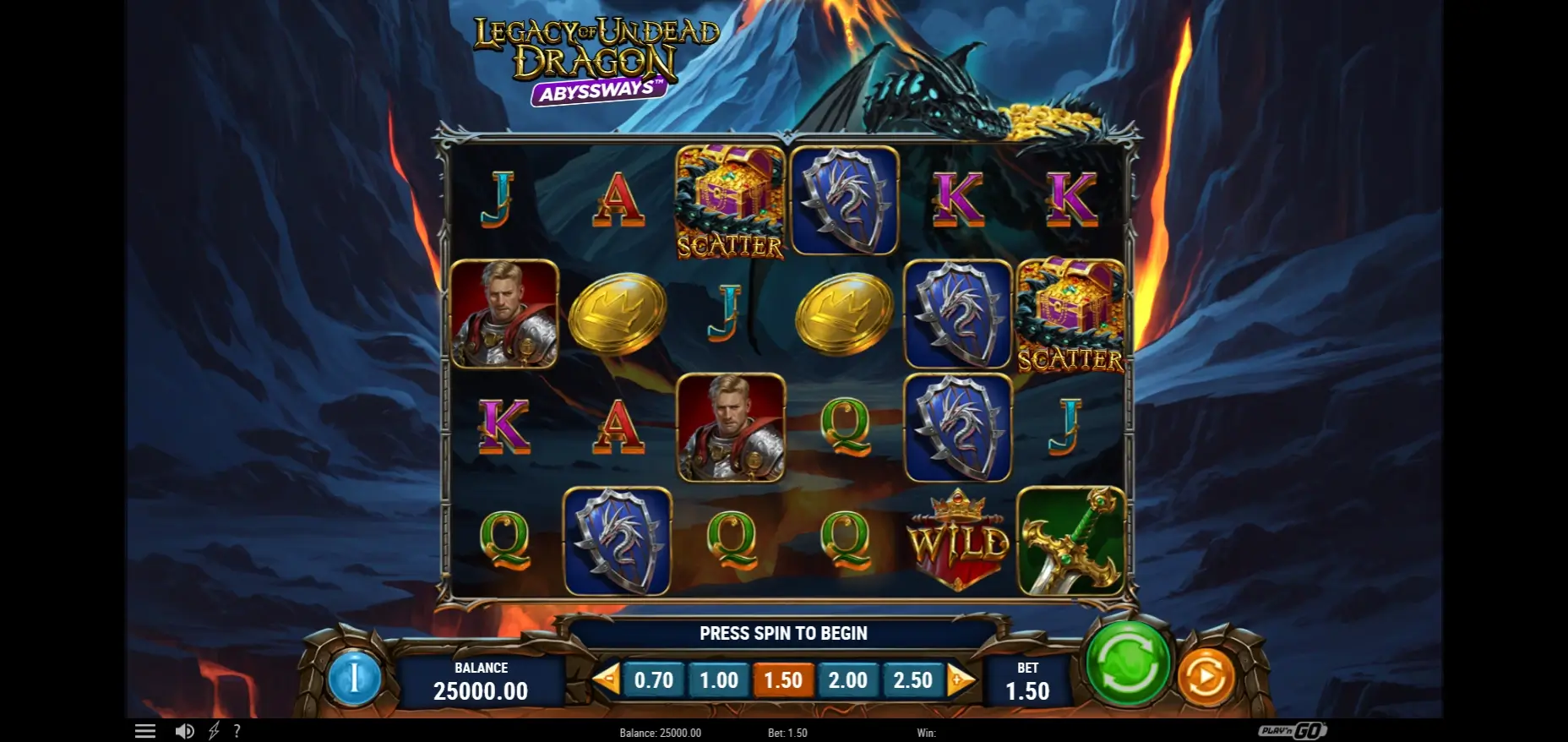Select the 2.00 bet amount

pyautogui.click(x=847, y=679)
